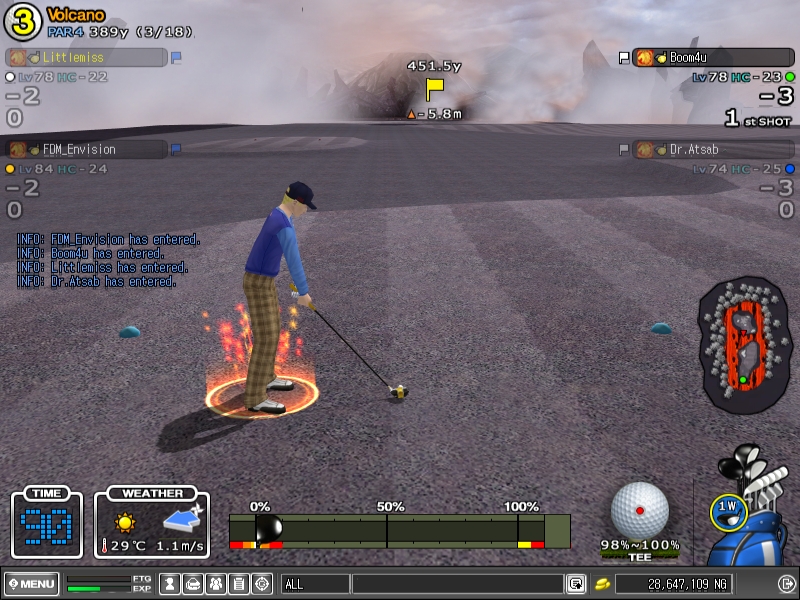Open the MENU button
This screenshot has width=800, height=600.
[x=31, y=584]
